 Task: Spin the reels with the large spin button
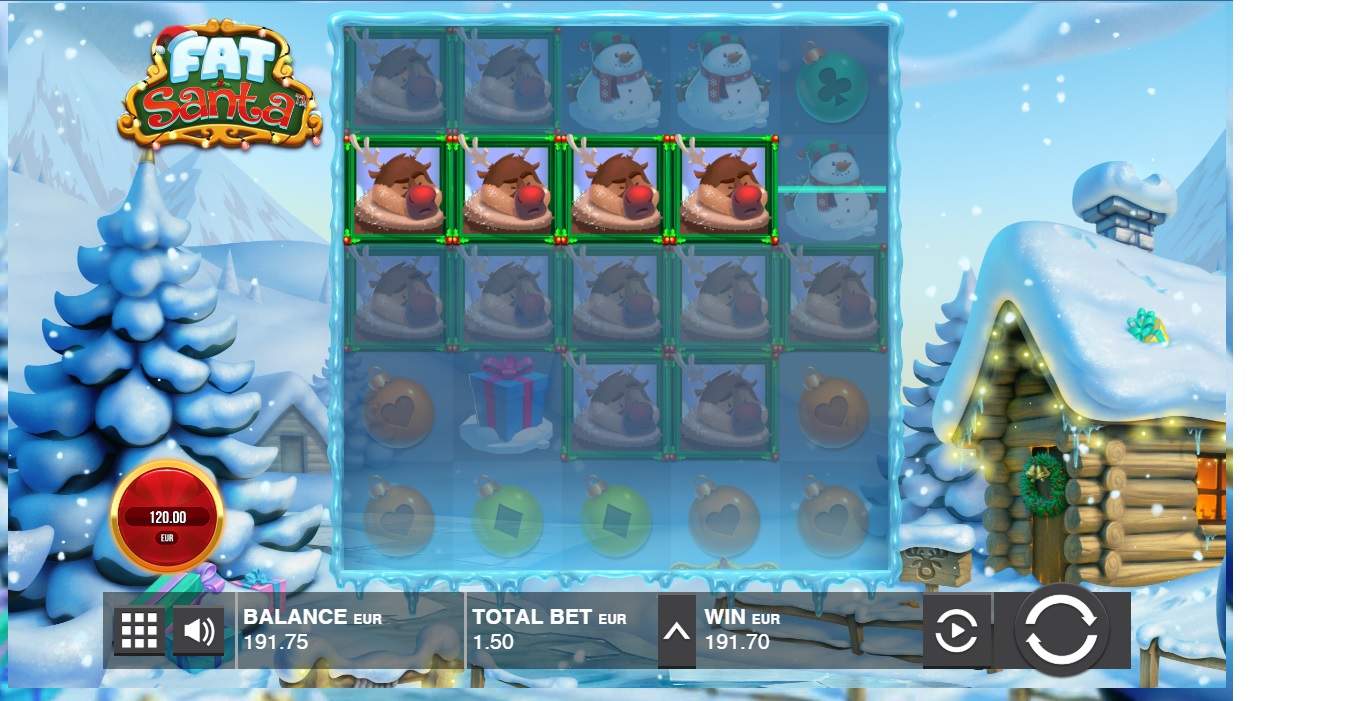(x=1061, y=630)
